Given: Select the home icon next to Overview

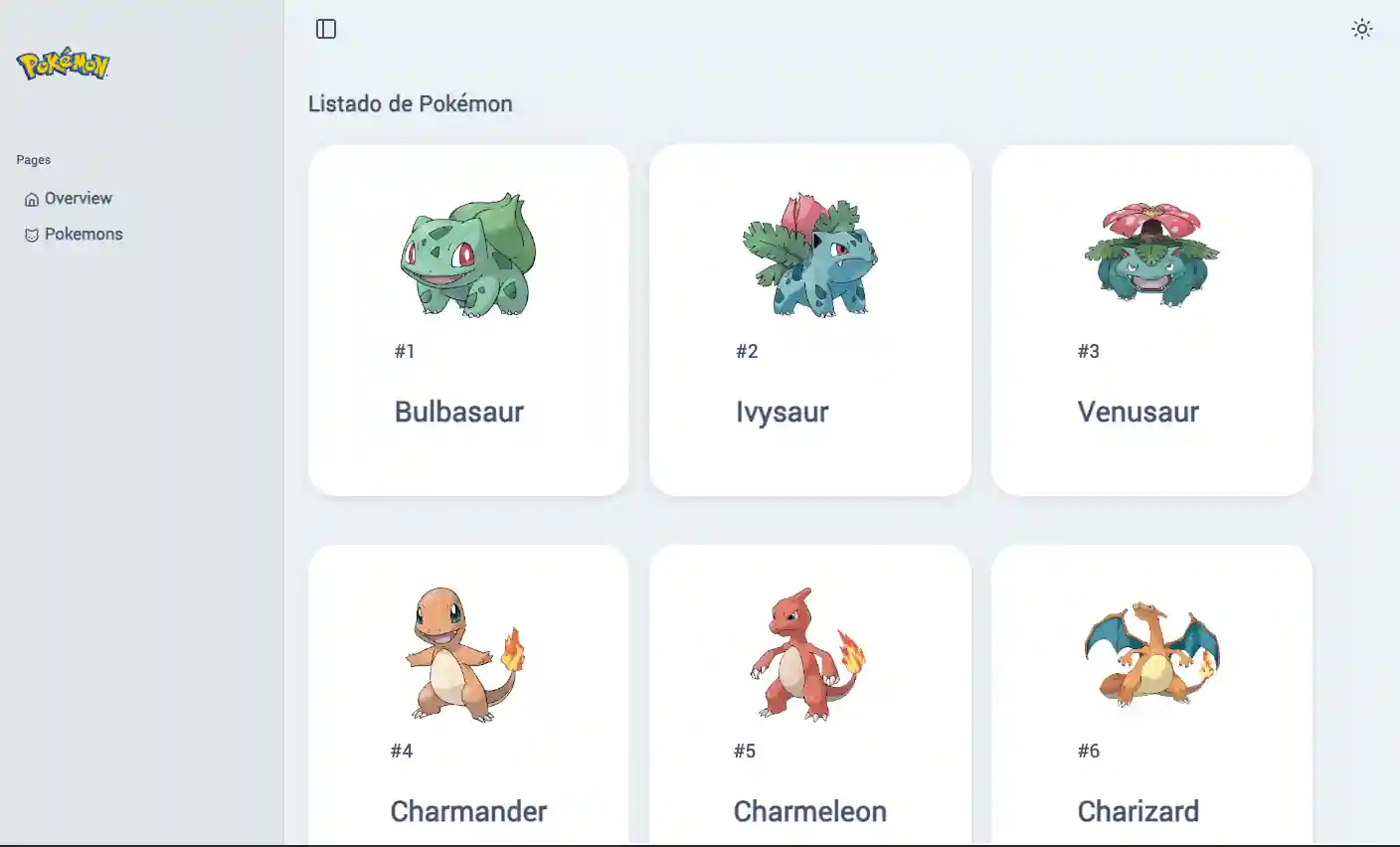Looking at the screenshot, I should (31, 198).
